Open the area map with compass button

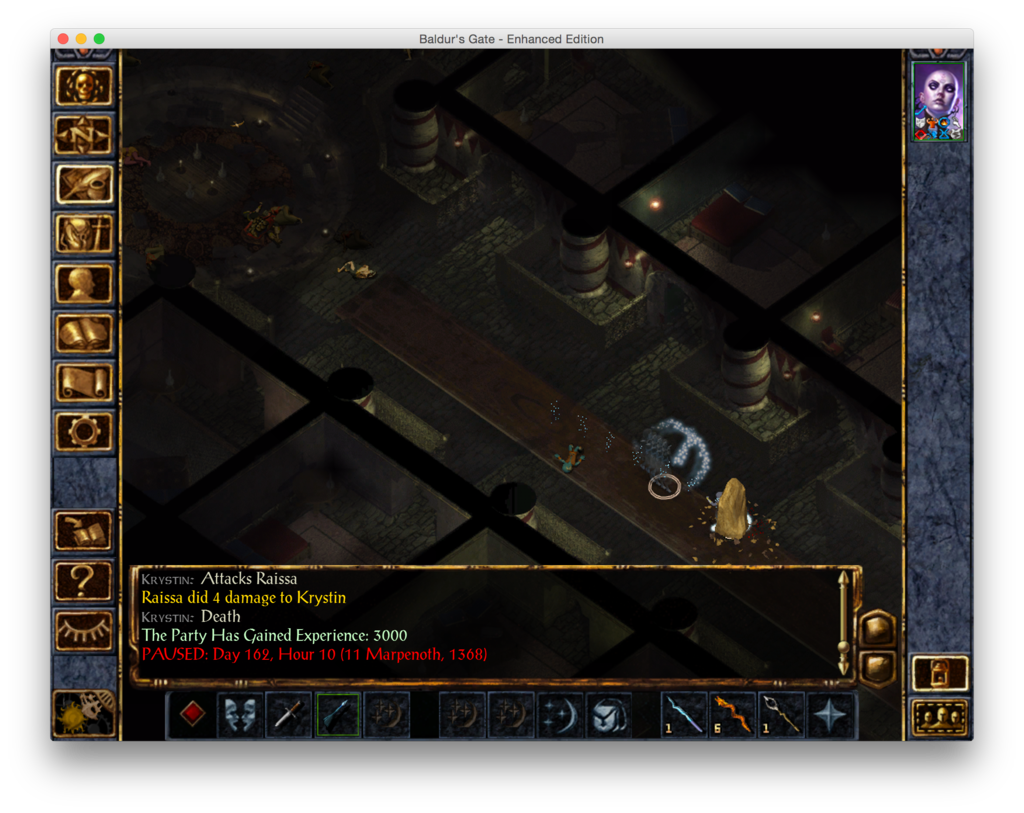(84, 136)
